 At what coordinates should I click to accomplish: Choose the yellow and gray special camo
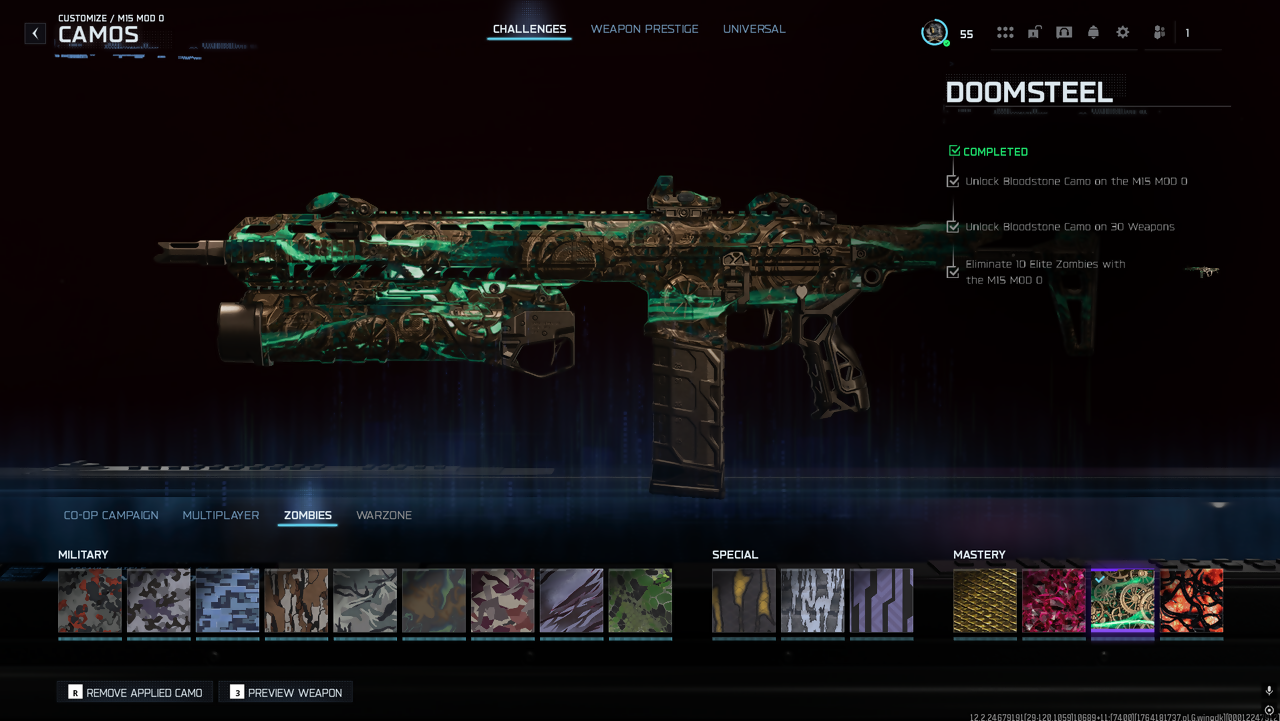click(x=744, y=601)
